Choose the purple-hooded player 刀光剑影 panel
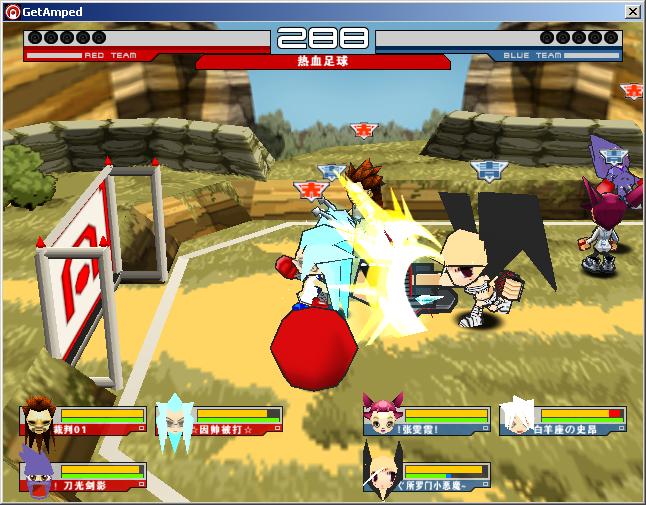 click(x=82, y=477)
